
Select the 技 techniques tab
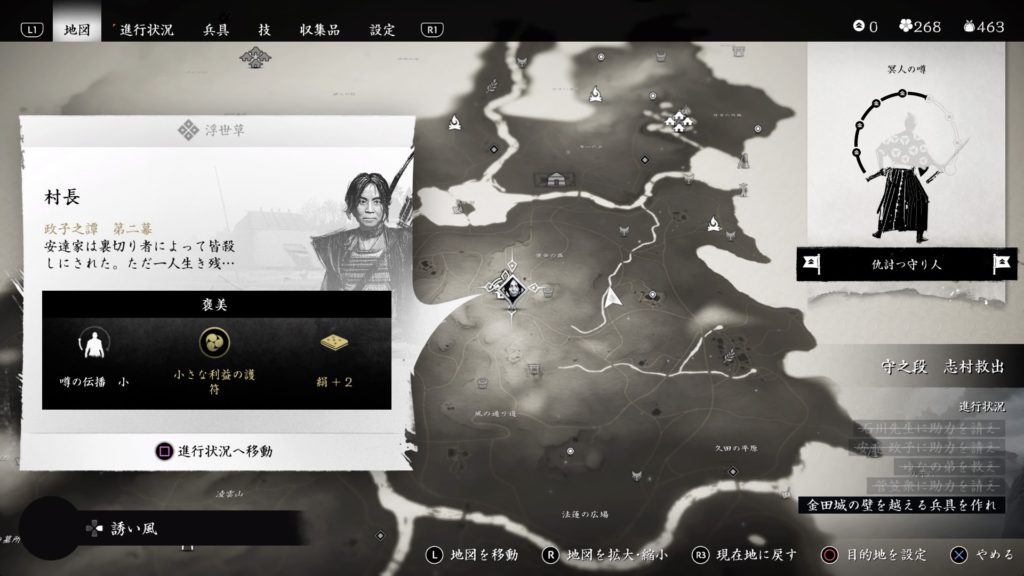click(x=263, y=29)
